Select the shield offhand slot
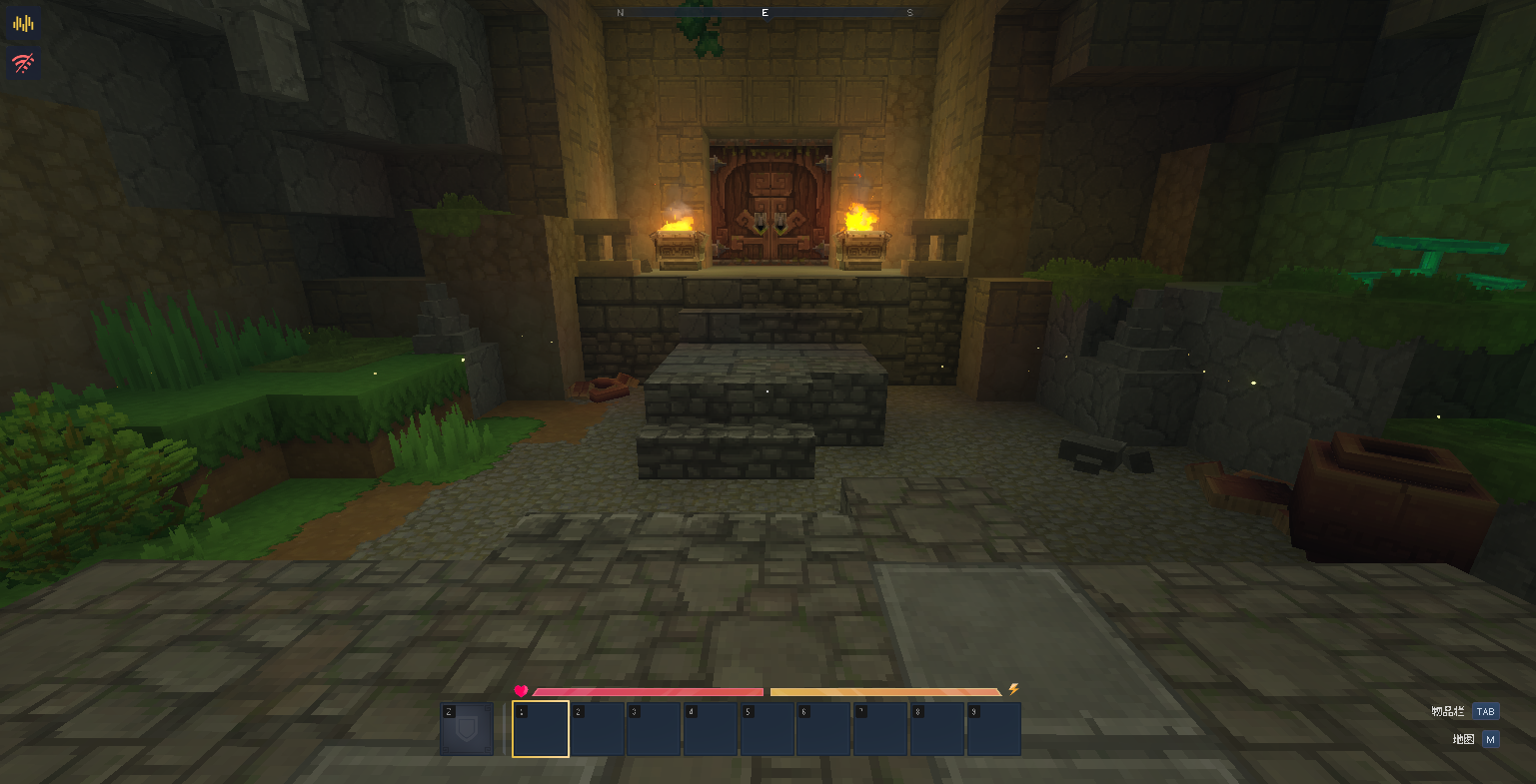 467,729
